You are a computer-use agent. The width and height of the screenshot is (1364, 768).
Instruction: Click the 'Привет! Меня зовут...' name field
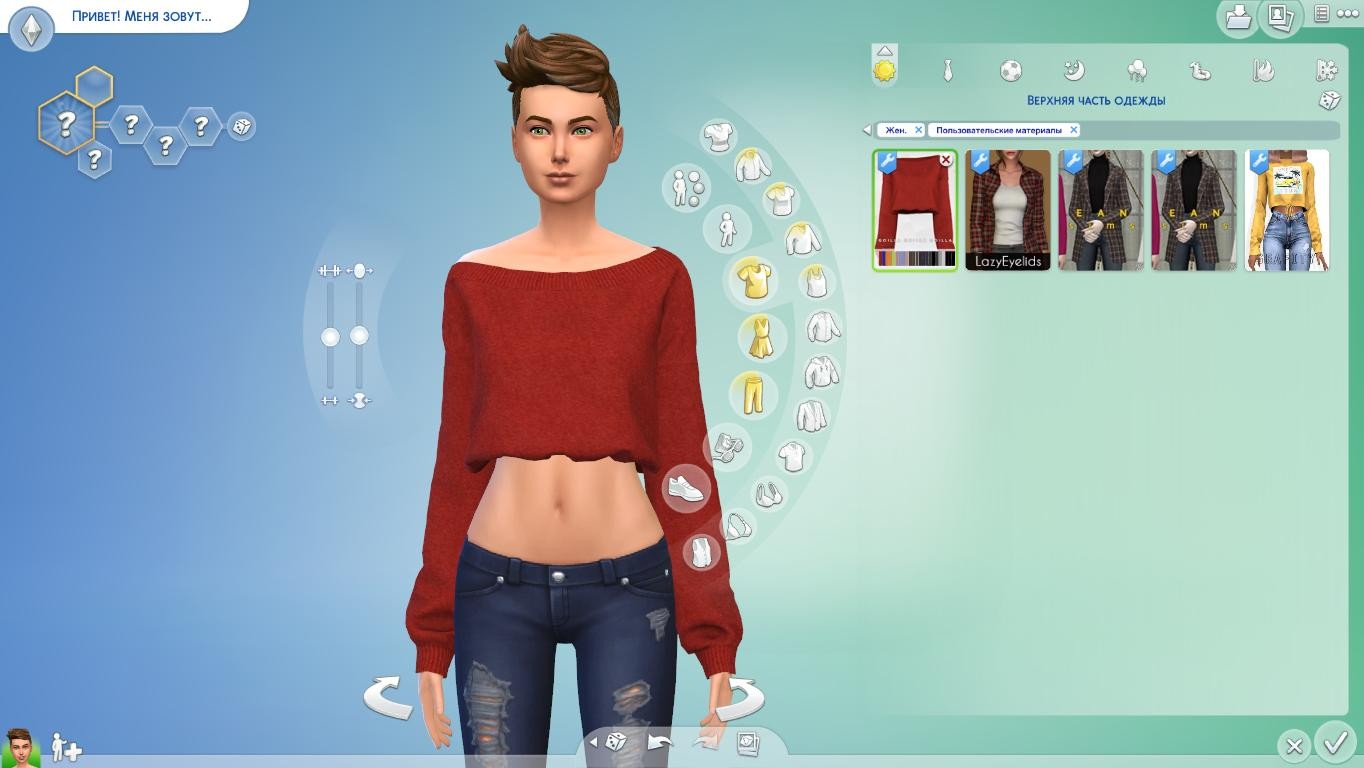coord(142,16)
